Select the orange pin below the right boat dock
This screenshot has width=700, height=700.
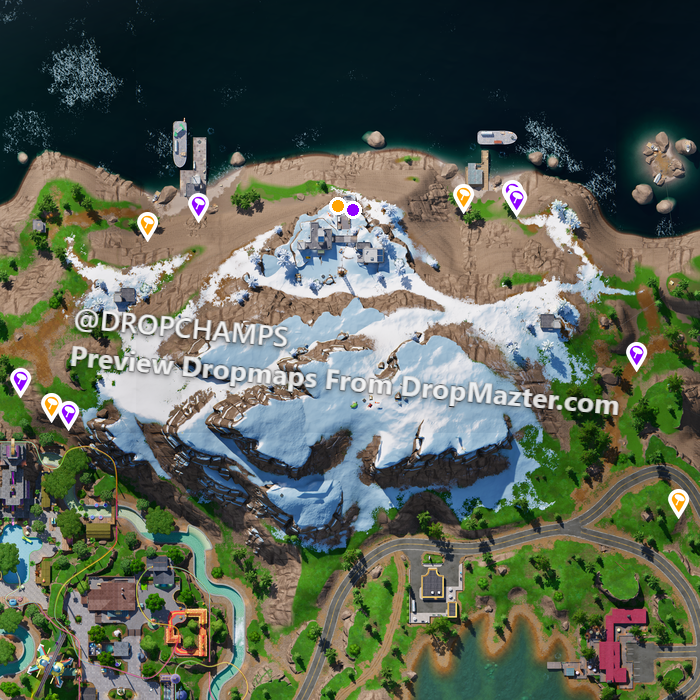(x=463, y=196)
